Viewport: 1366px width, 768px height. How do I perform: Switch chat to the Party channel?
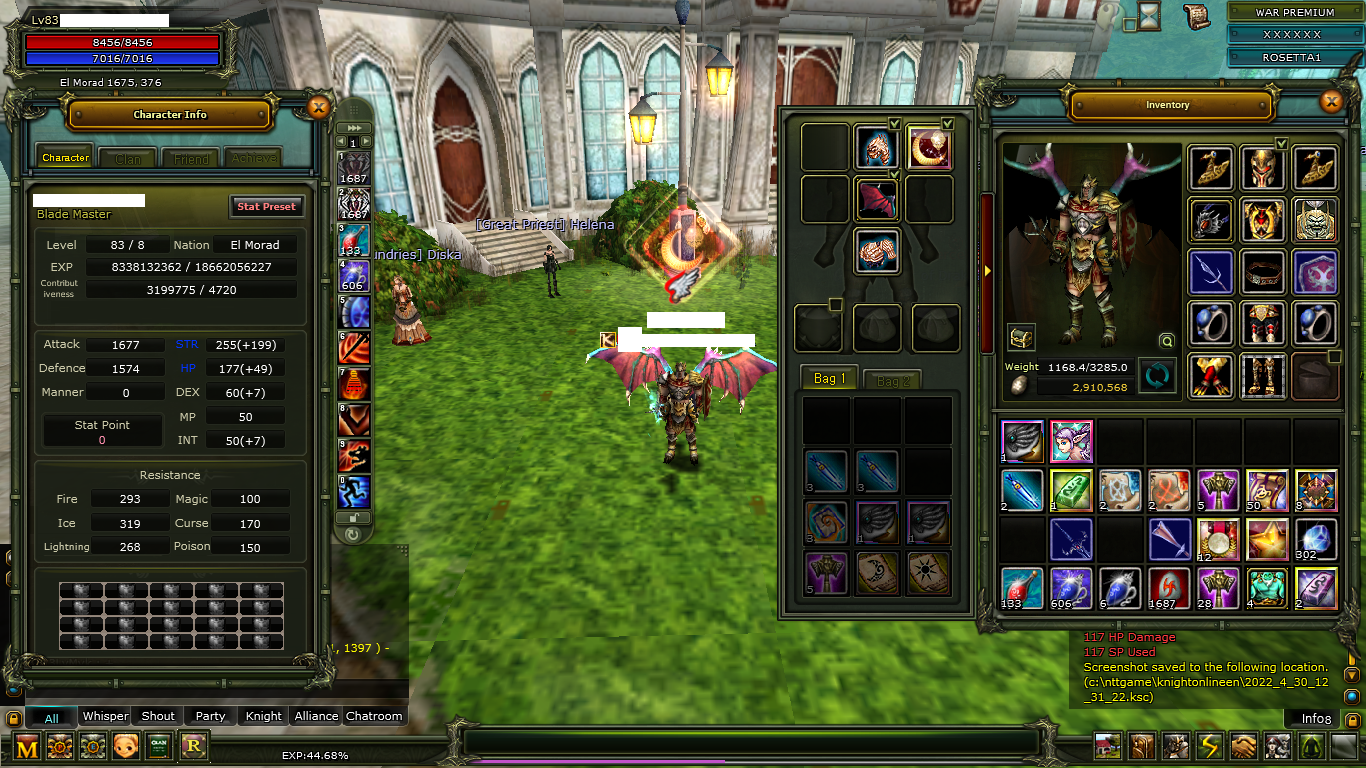(210, 716)
